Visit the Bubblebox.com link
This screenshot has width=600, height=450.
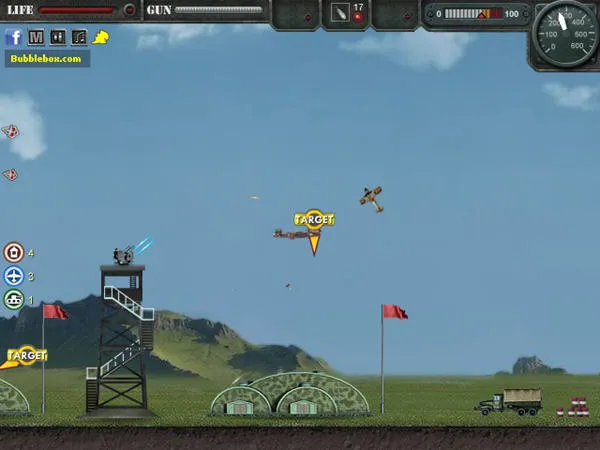coord(47,58)
